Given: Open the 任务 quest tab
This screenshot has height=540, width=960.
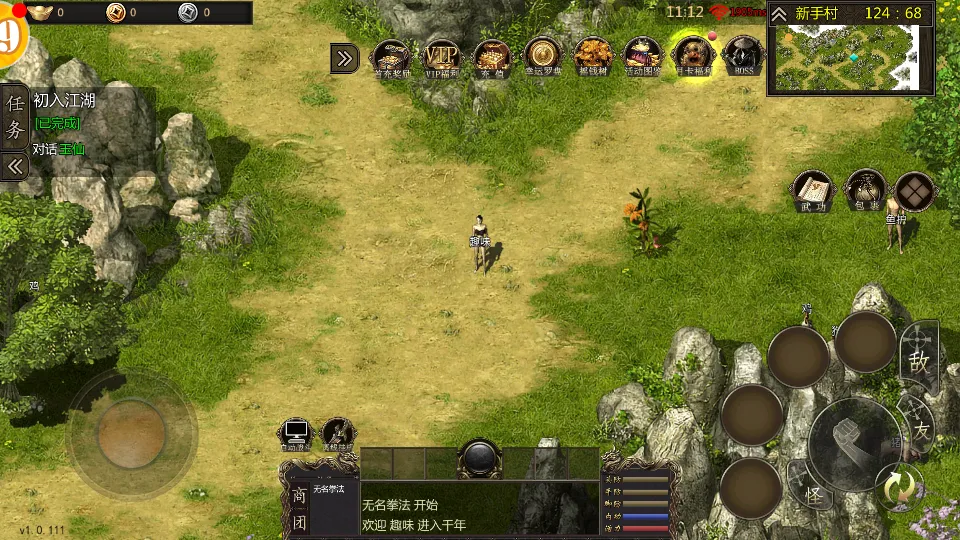Looking at the screenshot, I should point(15,116).
